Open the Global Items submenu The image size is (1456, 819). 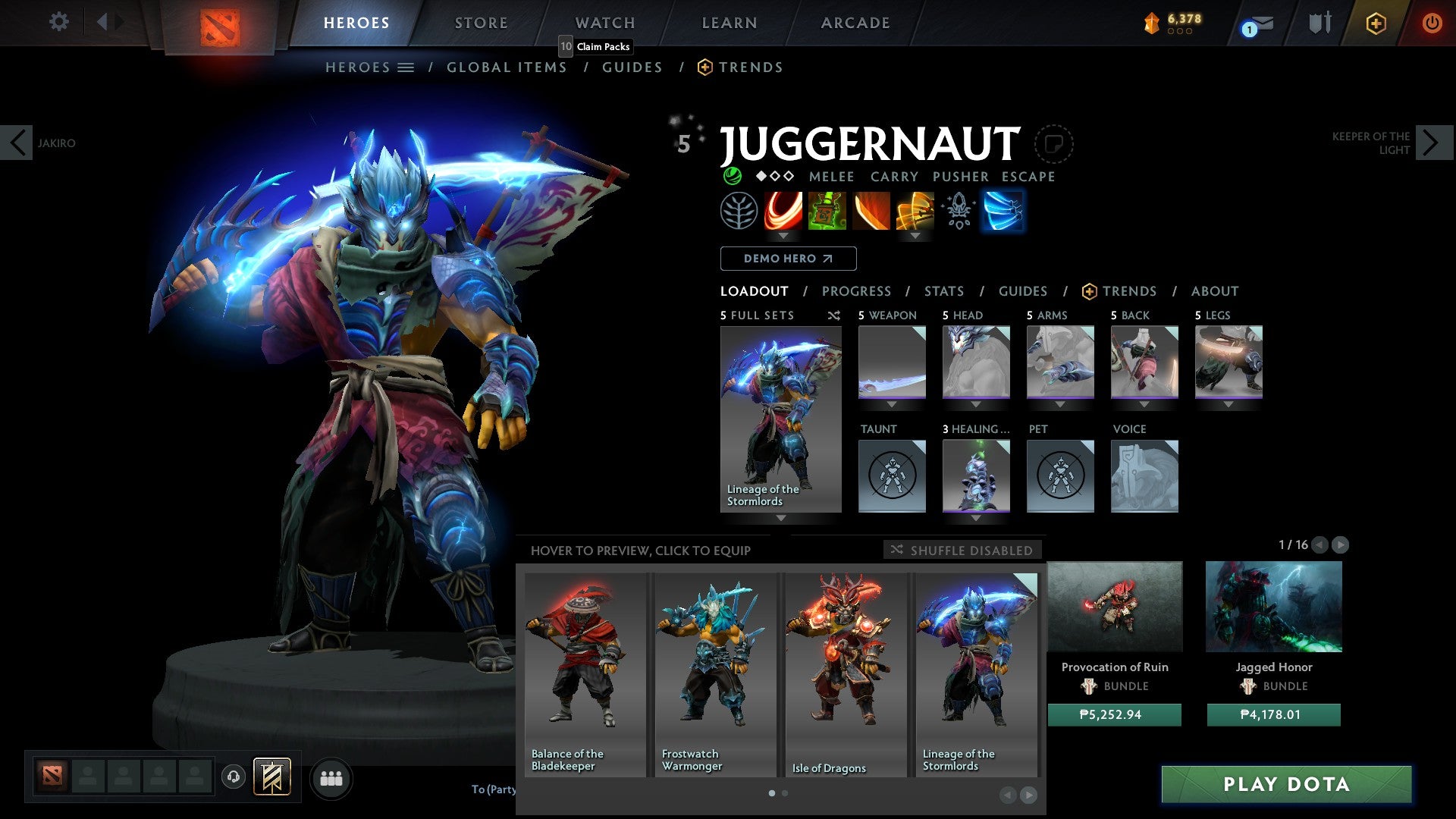click(x=507, y=67)
